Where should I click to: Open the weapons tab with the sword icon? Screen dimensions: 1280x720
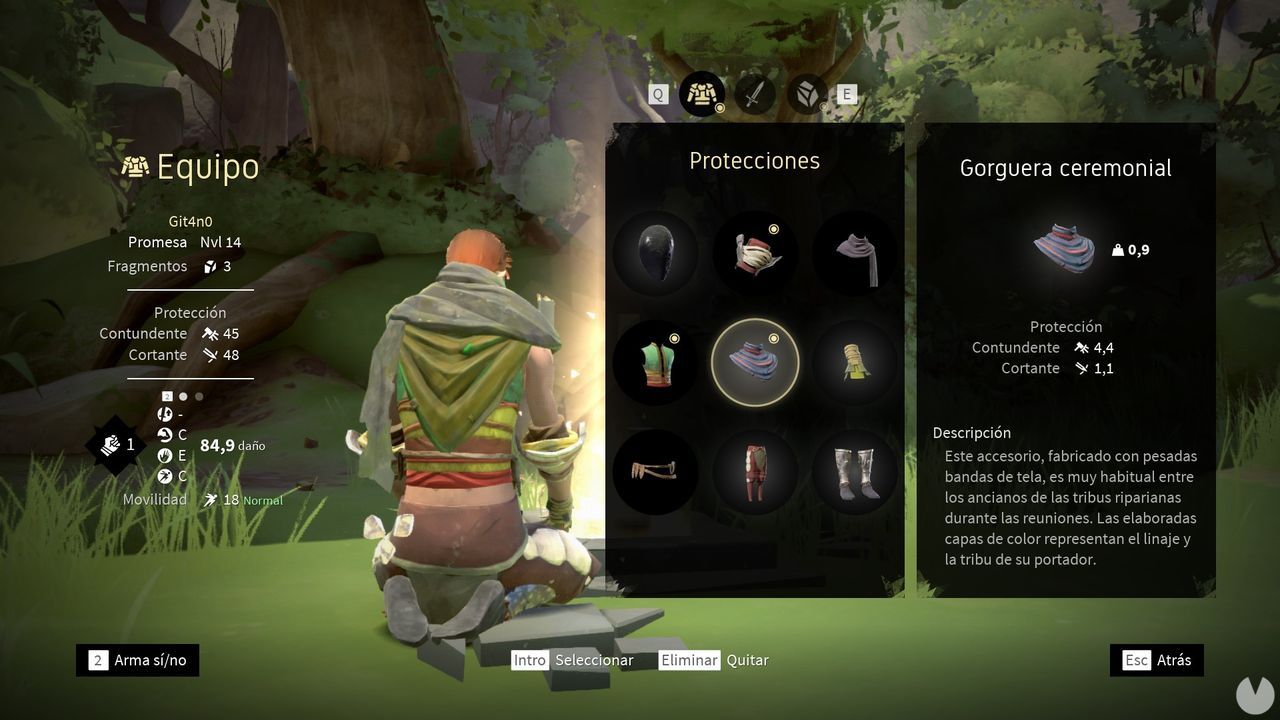[755, 94]
